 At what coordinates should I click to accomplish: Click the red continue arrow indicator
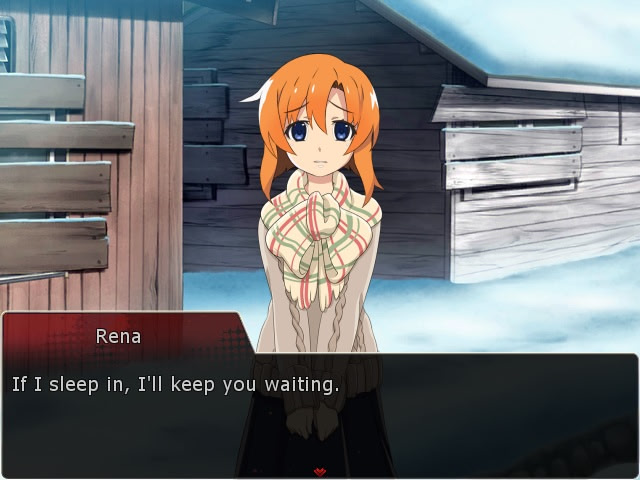pyautogui.click(x=319, y=469)
